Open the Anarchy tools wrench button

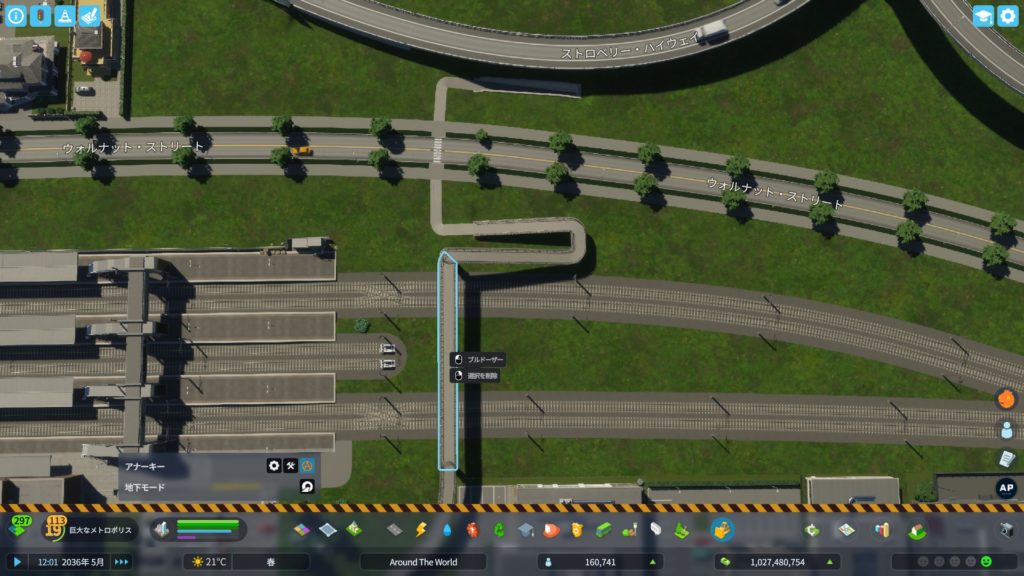click(x=291, y=466)
